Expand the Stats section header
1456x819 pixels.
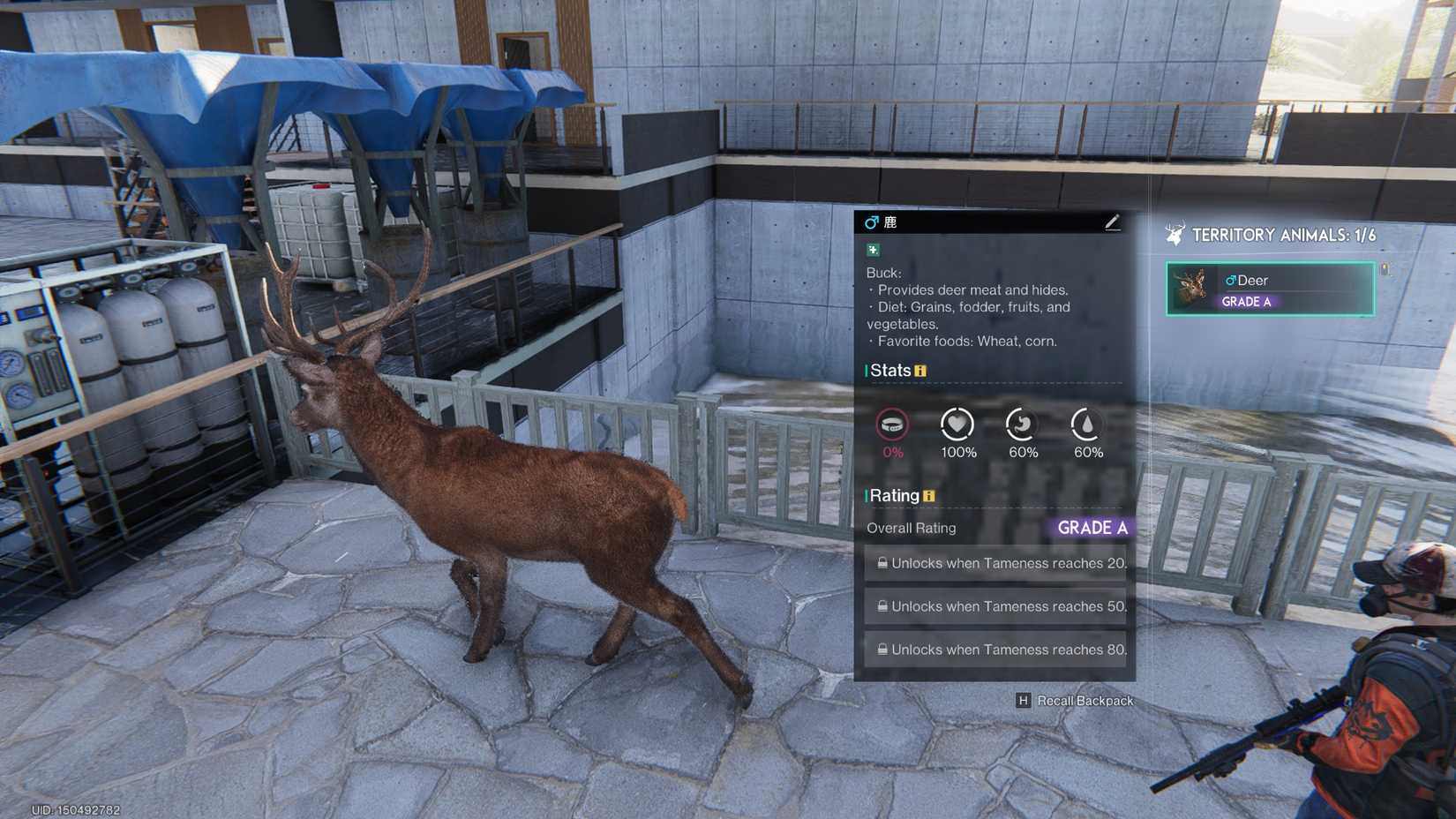pyautogui.click(x=891, y=371)
